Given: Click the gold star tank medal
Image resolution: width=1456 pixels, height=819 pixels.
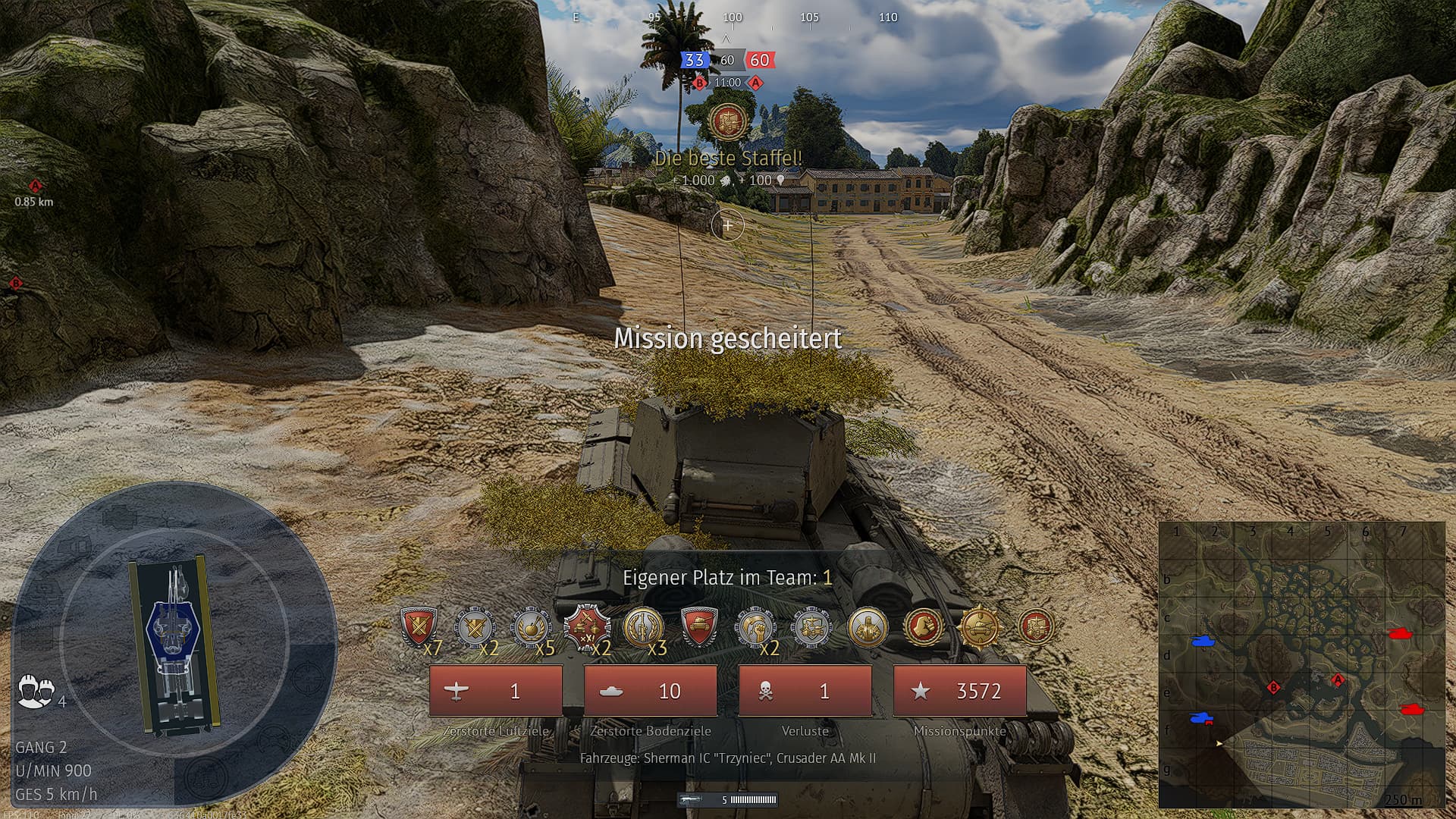Looking at the screenshot, I should click(x=980, y=627).
